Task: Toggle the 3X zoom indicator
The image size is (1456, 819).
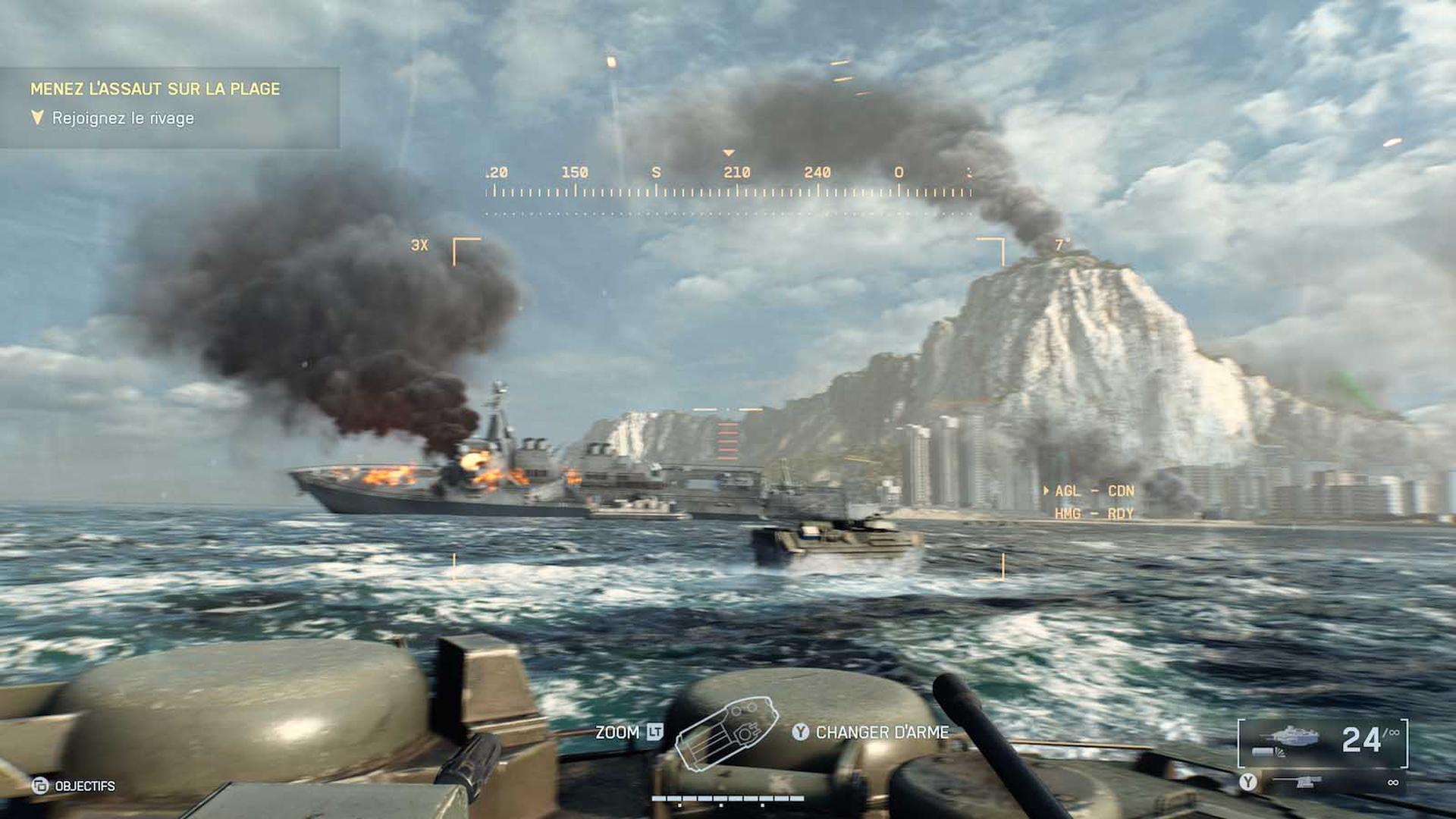Action: [419, 245]
